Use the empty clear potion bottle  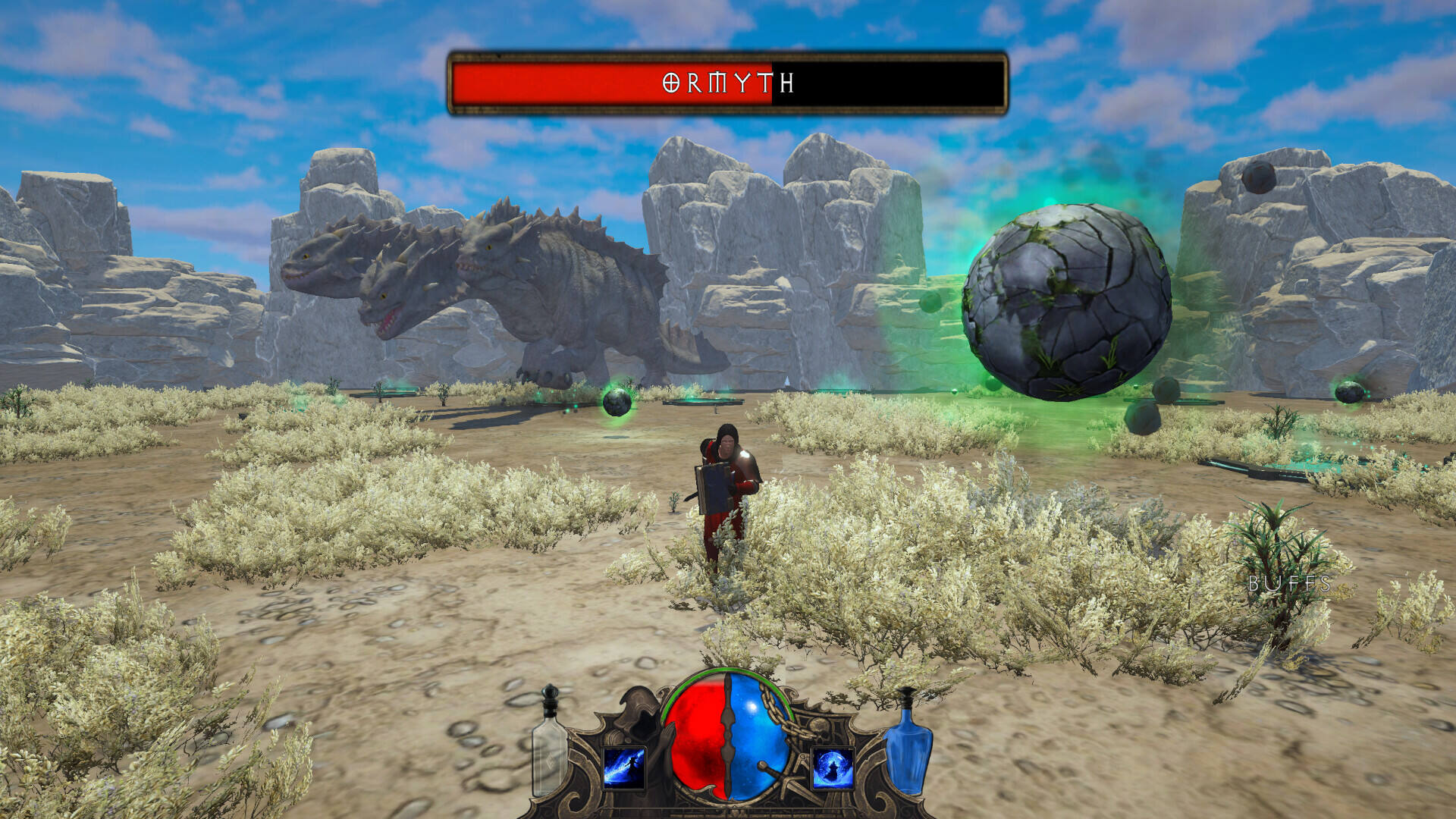(549, 745)
